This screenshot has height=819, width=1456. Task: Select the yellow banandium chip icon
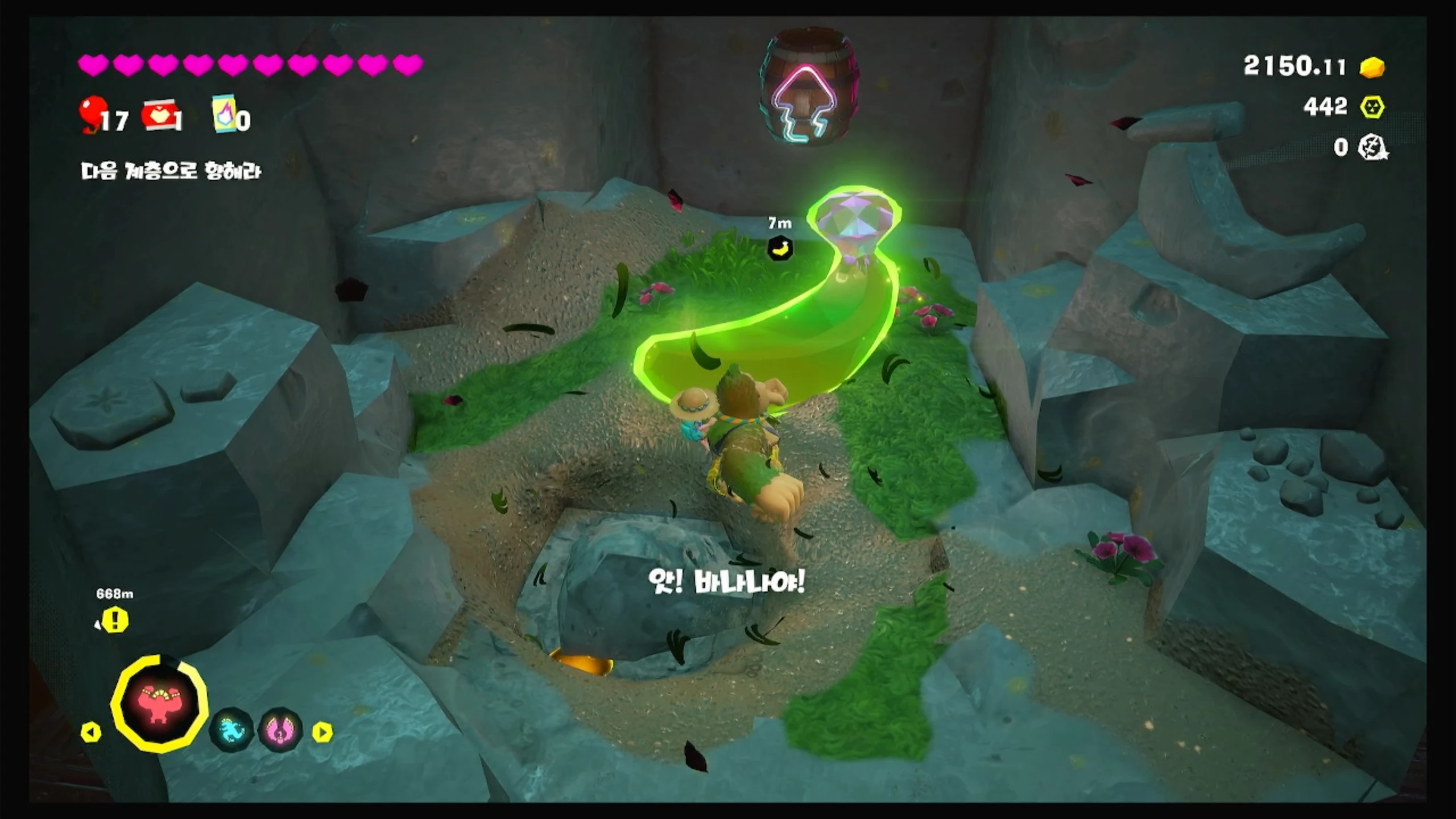click(x=1372, y=107)
